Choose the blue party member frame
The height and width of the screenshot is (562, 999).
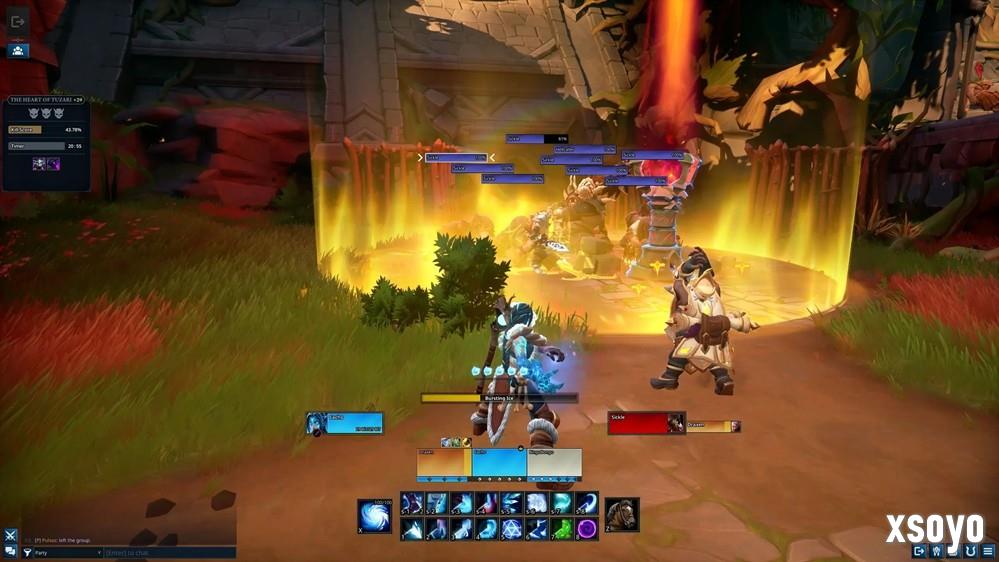[x=498, y=463]
